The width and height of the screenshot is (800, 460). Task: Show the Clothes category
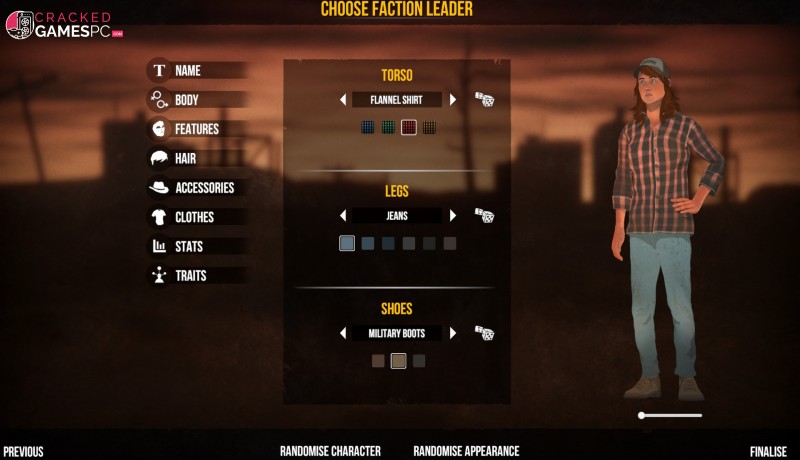pyautogui.click(x=194, y=217)
